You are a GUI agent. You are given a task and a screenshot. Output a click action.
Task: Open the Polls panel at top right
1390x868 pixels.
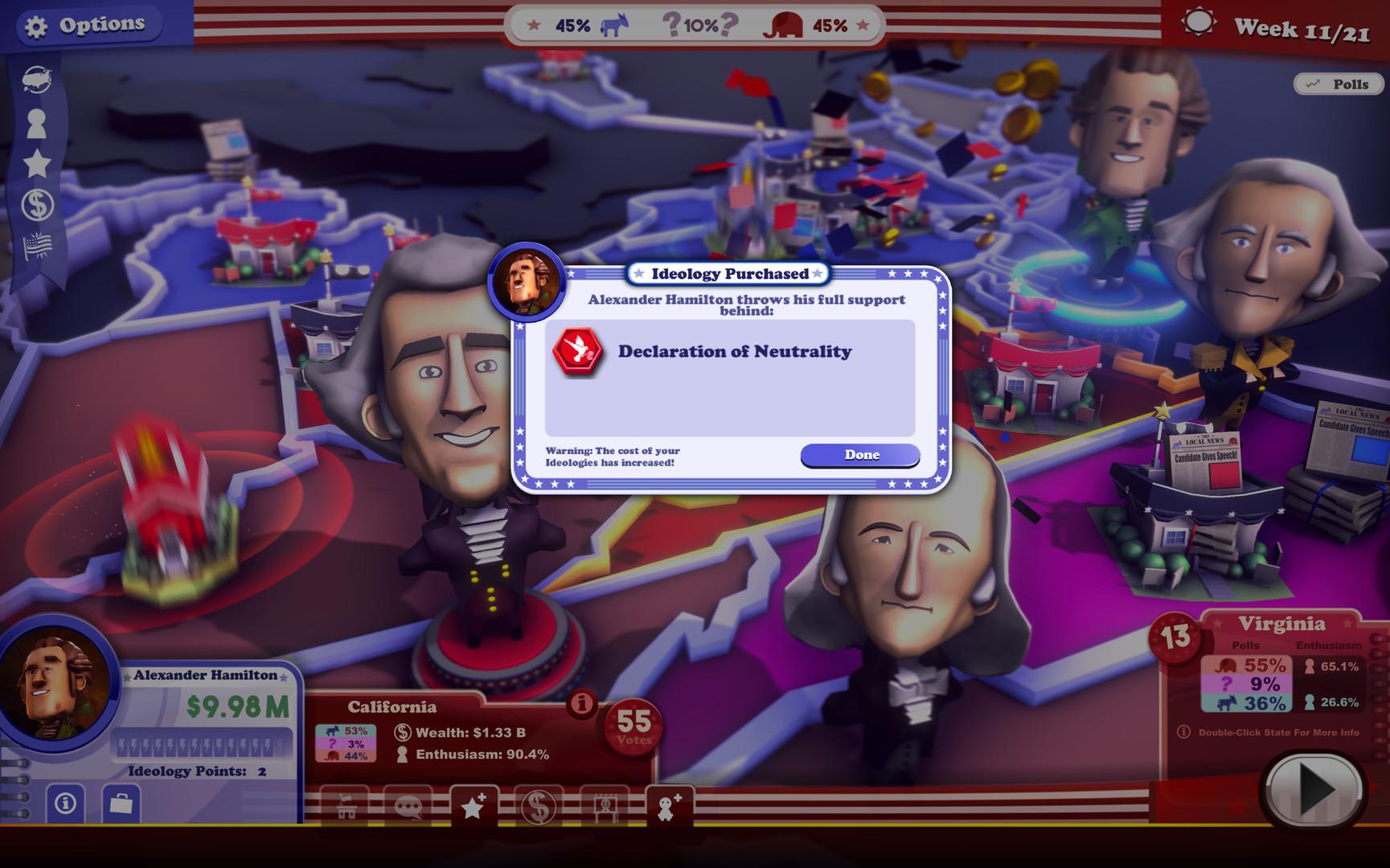pos(1337,84)
